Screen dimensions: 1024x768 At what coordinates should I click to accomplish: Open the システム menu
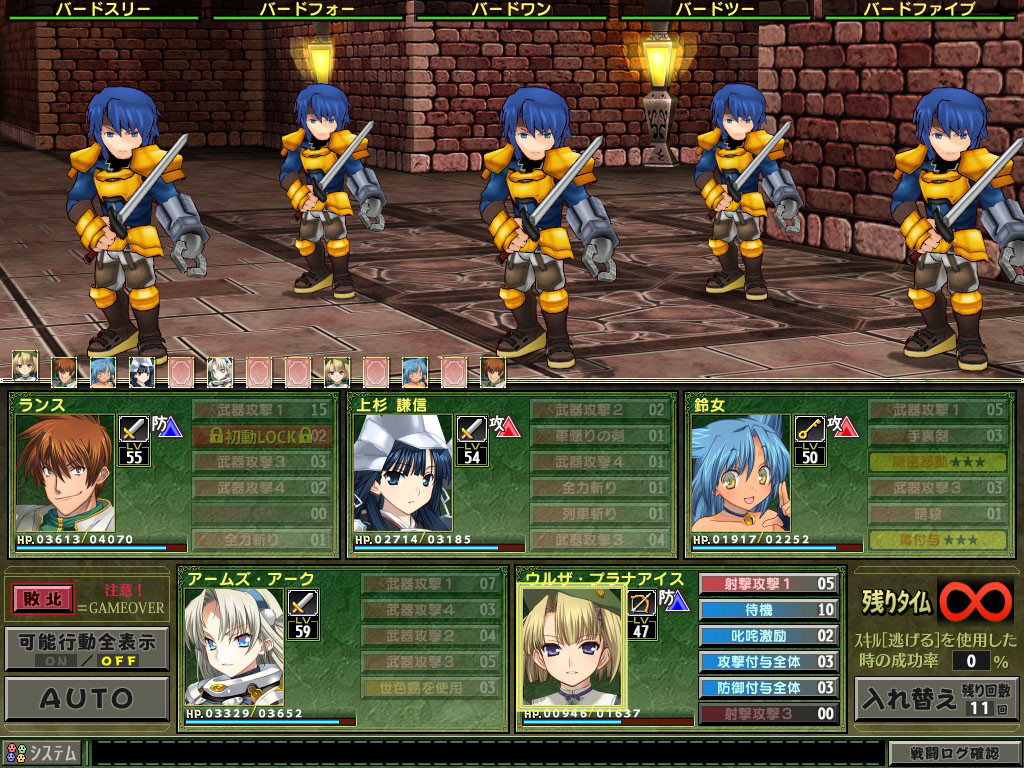coord(42,753)
